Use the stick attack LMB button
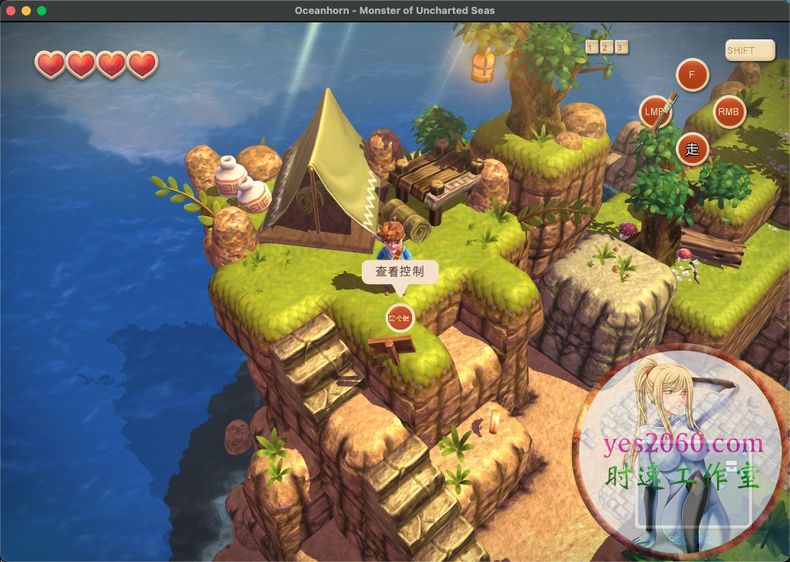The width and height of the screenshot is (790, 562). click(x=656, y=111)
